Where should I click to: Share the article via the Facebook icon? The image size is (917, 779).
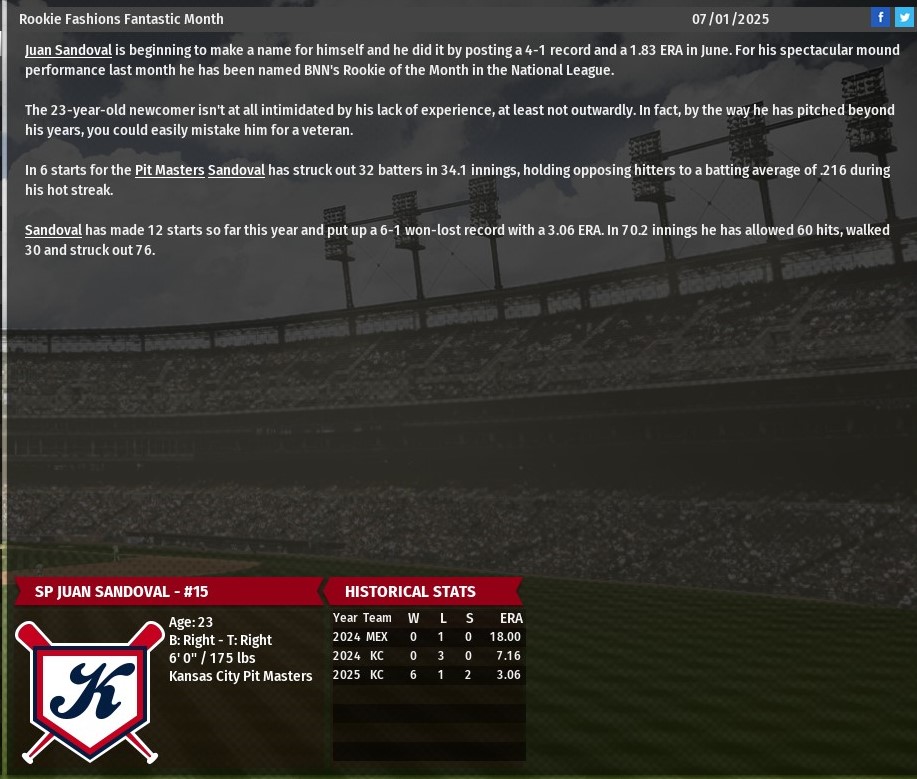tap(880, 17)
